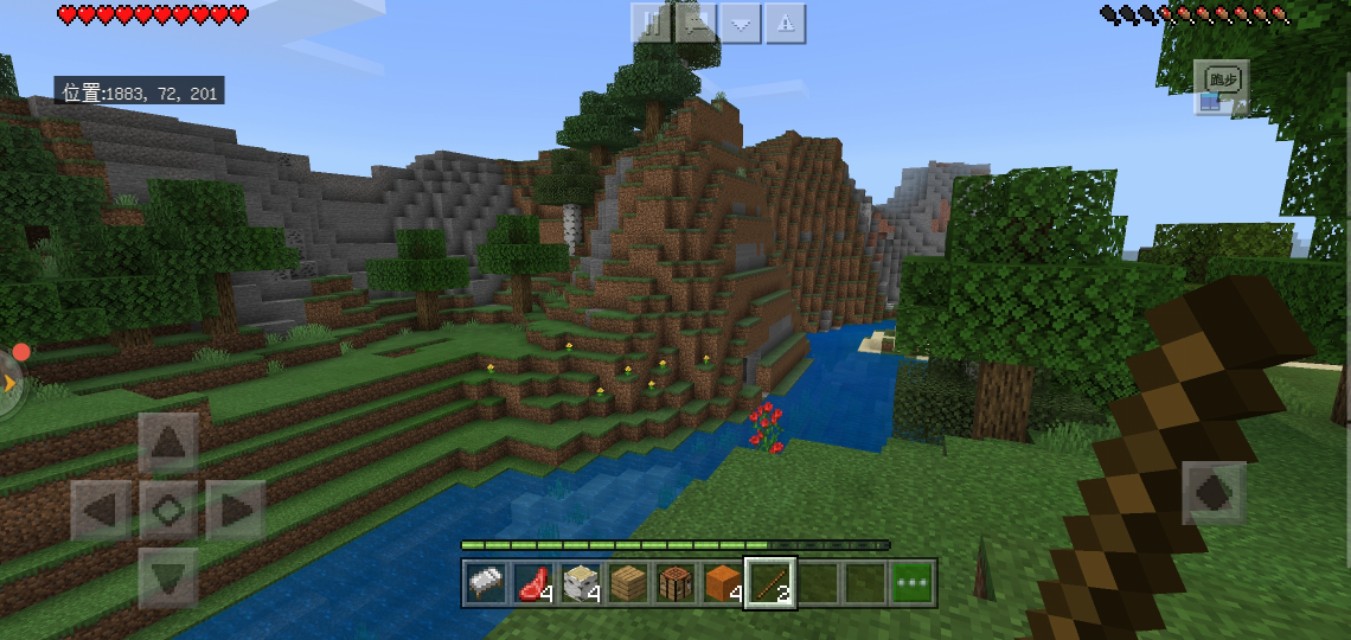The image size is (1351, 640).
Task: Tap the downward arrow button at top
Action: [741, 24]
